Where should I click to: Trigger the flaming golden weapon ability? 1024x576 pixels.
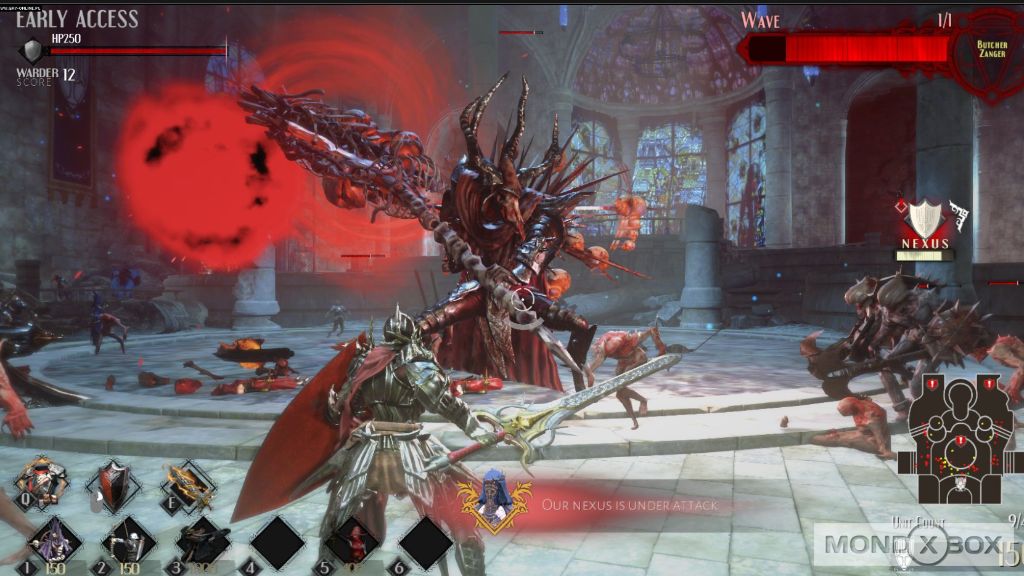tap(188, 485)
